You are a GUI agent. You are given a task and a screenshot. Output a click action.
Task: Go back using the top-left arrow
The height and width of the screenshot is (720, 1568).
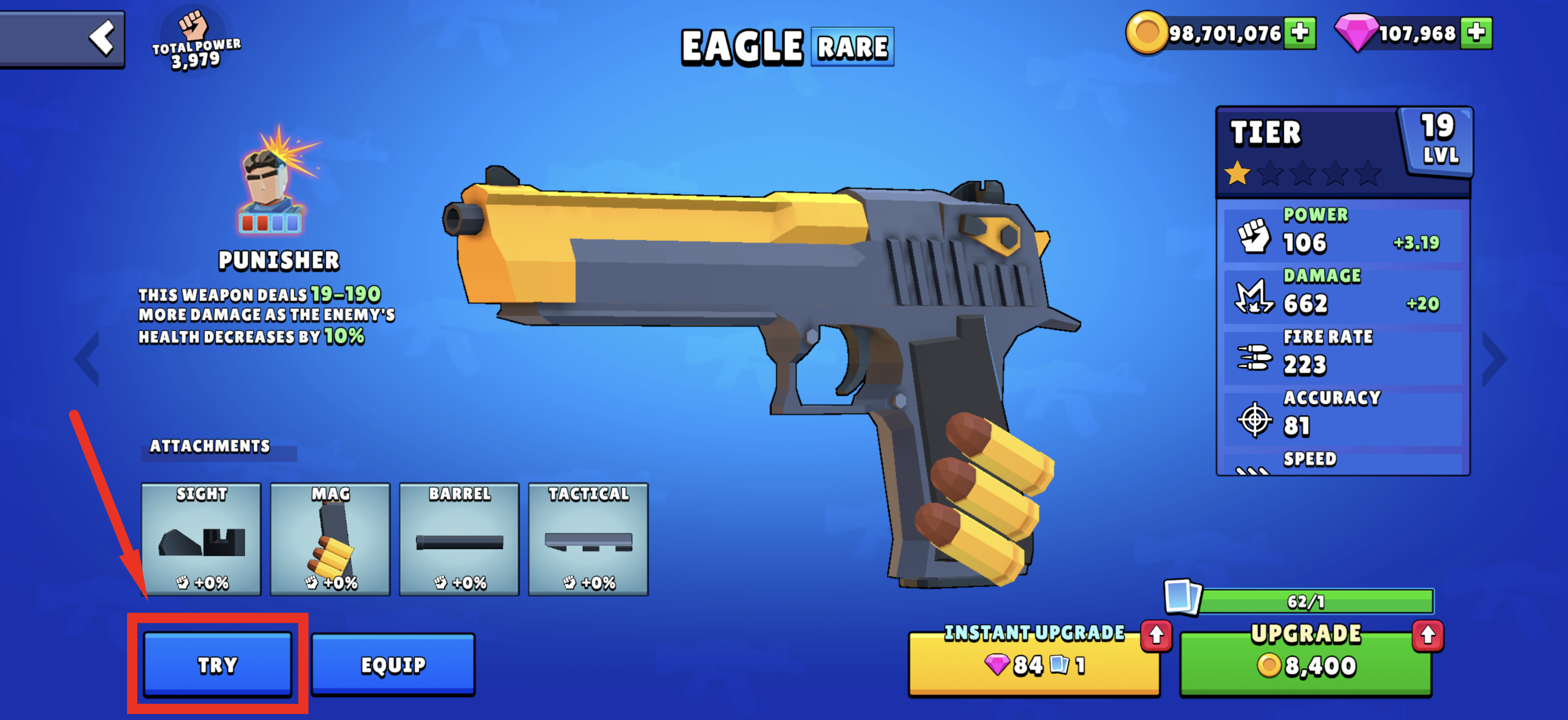tap(101, 38)
